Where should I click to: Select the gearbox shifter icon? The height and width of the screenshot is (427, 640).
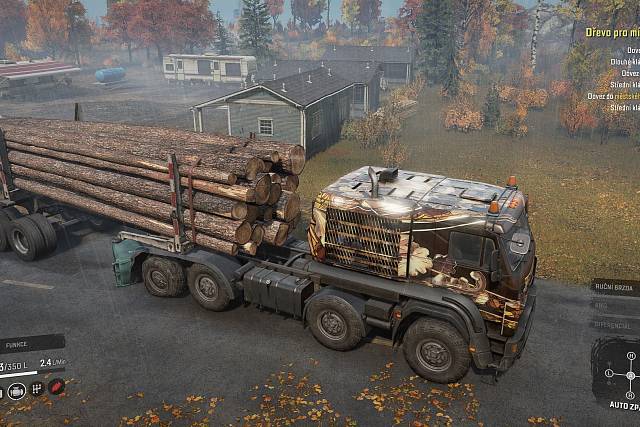coord(37,389)
